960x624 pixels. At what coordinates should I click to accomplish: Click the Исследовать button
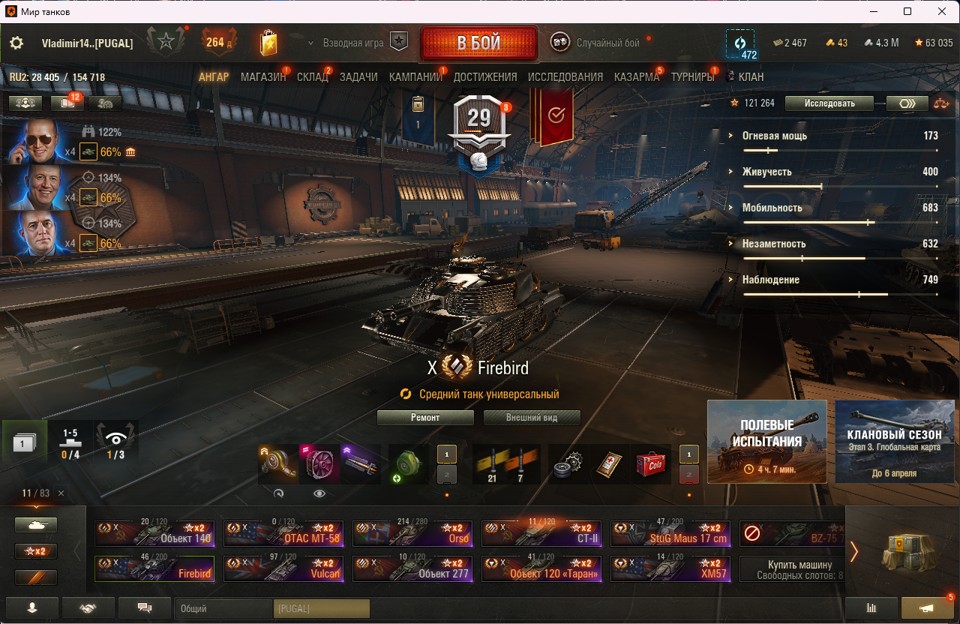(829, 103)
